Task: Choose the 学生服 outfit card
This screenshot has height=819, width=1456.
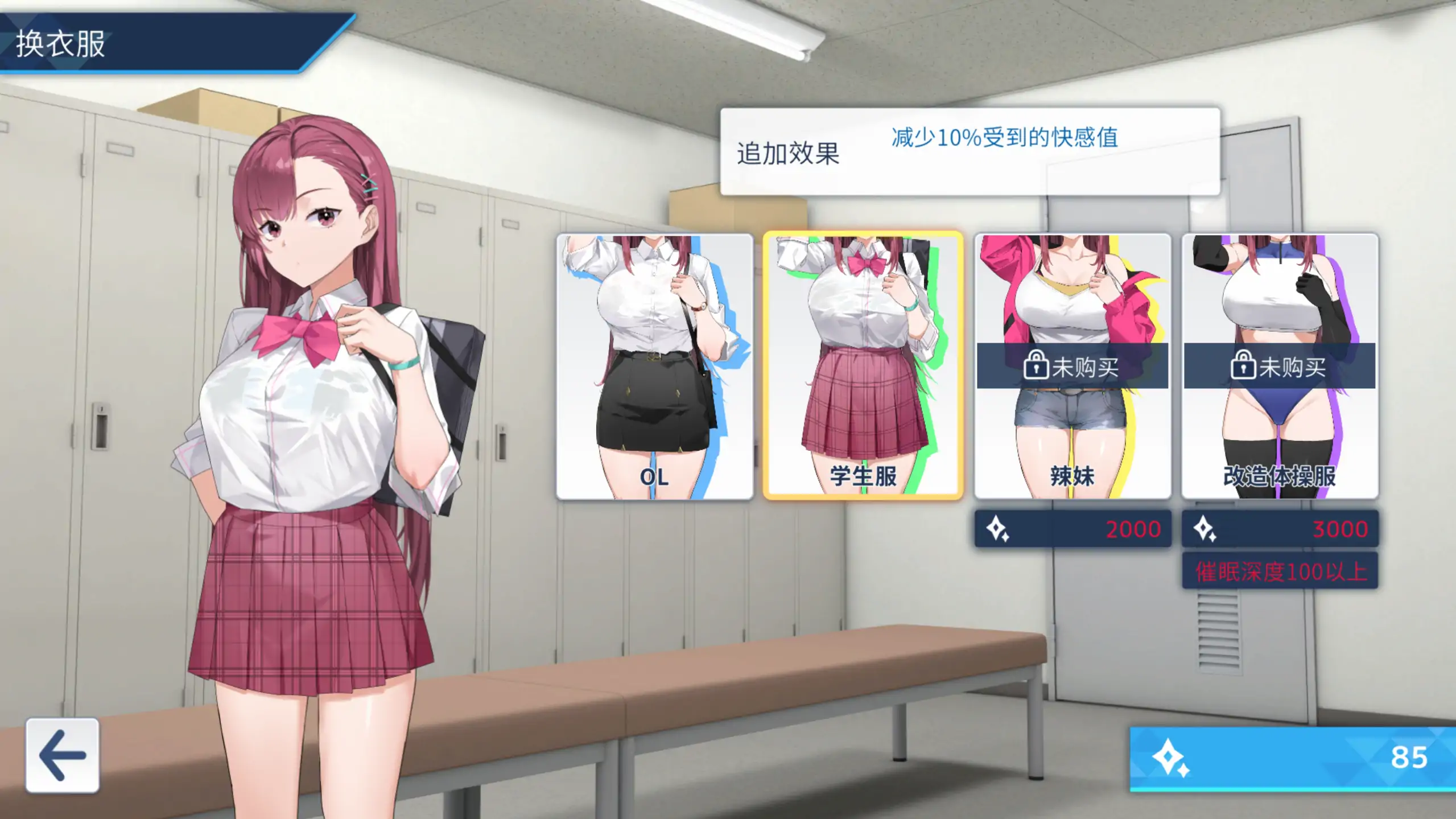Action: click(863, 367)
